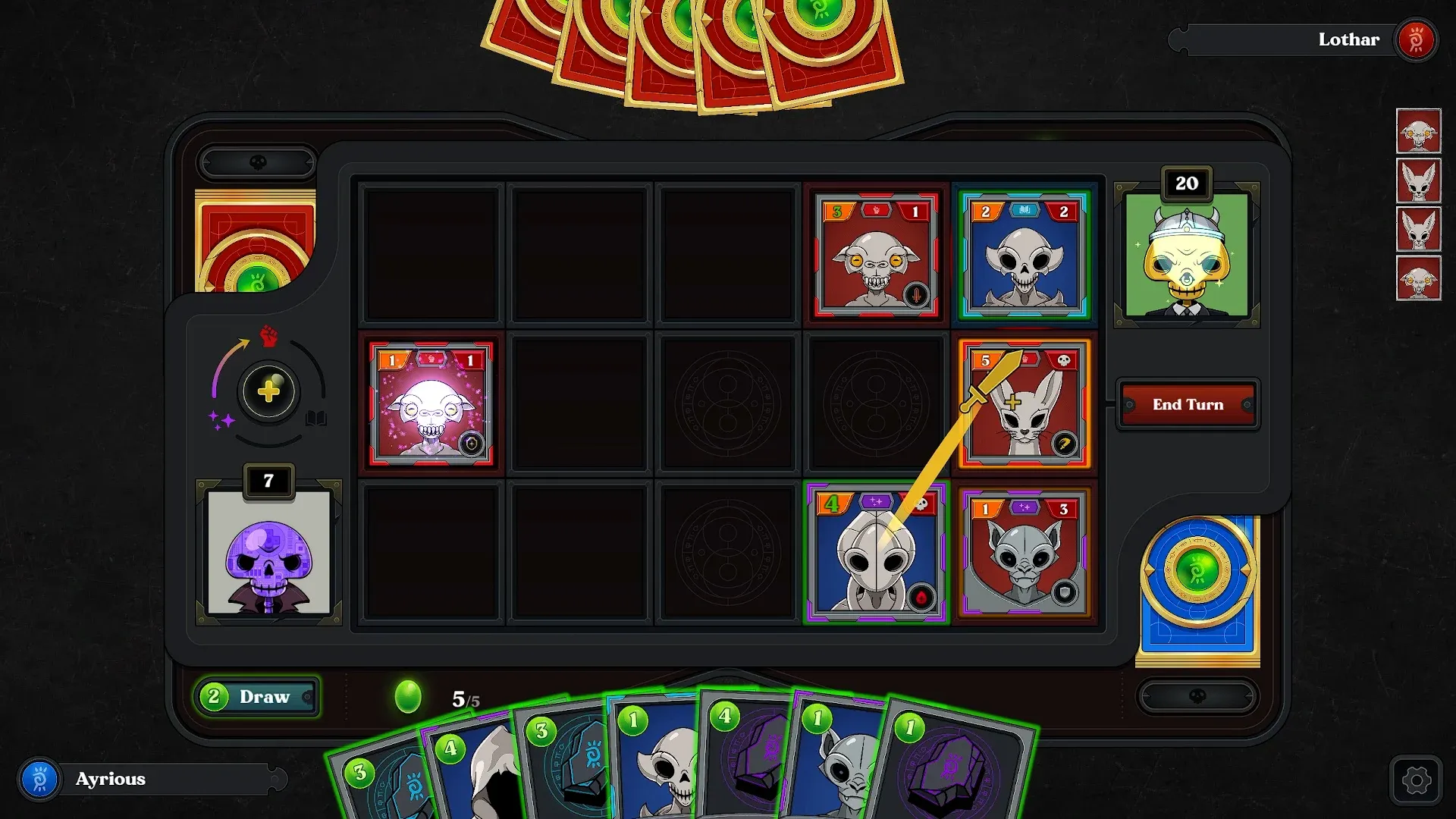
Task: Click the End Turn button
Action: 1188,404
